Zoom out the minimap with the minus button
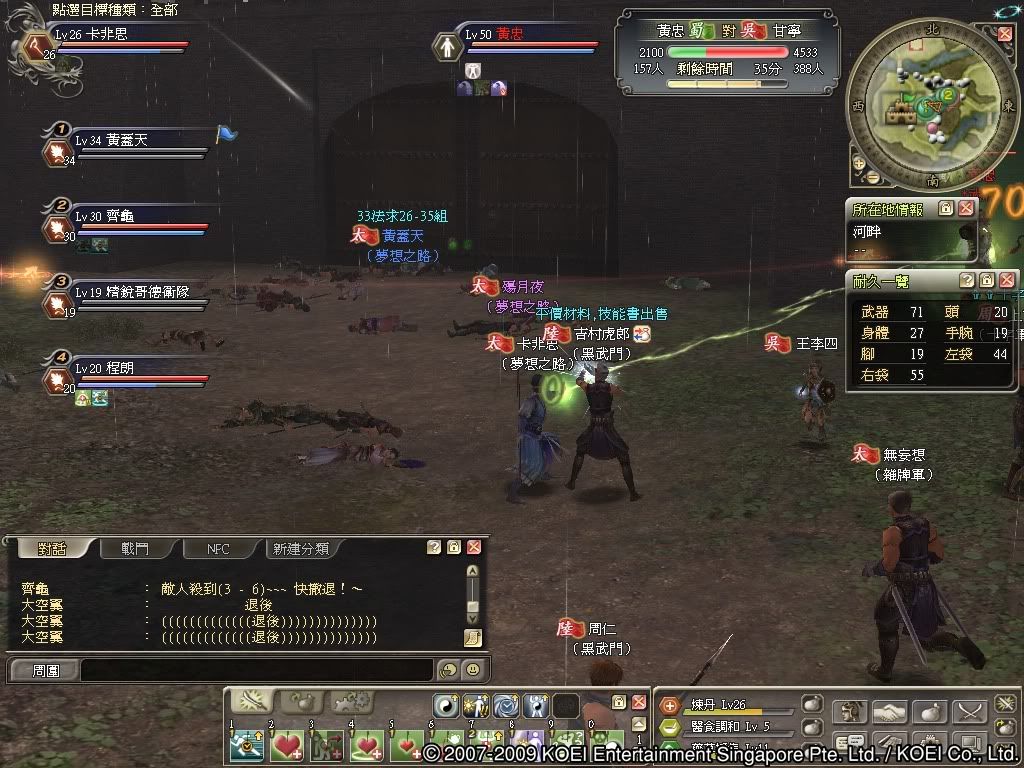1024x768 pixels. (873, 178)
